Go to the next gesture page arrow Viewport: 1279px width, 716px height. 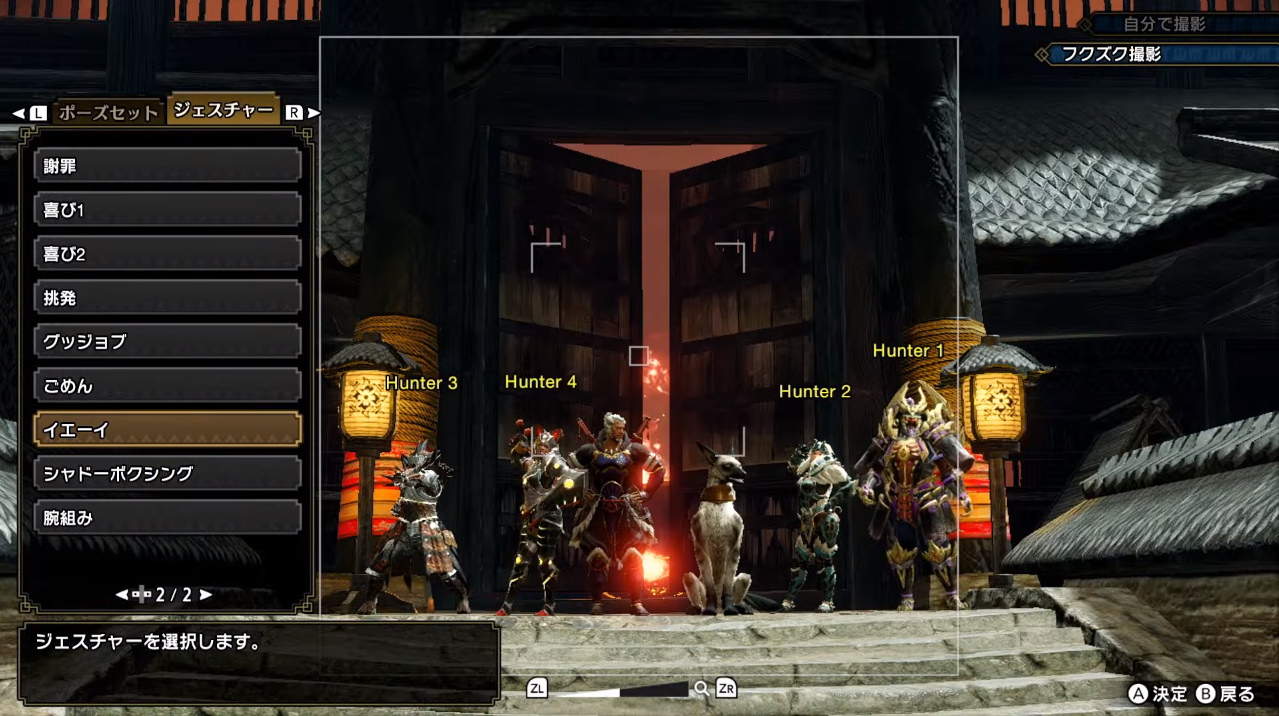(206, 595)
